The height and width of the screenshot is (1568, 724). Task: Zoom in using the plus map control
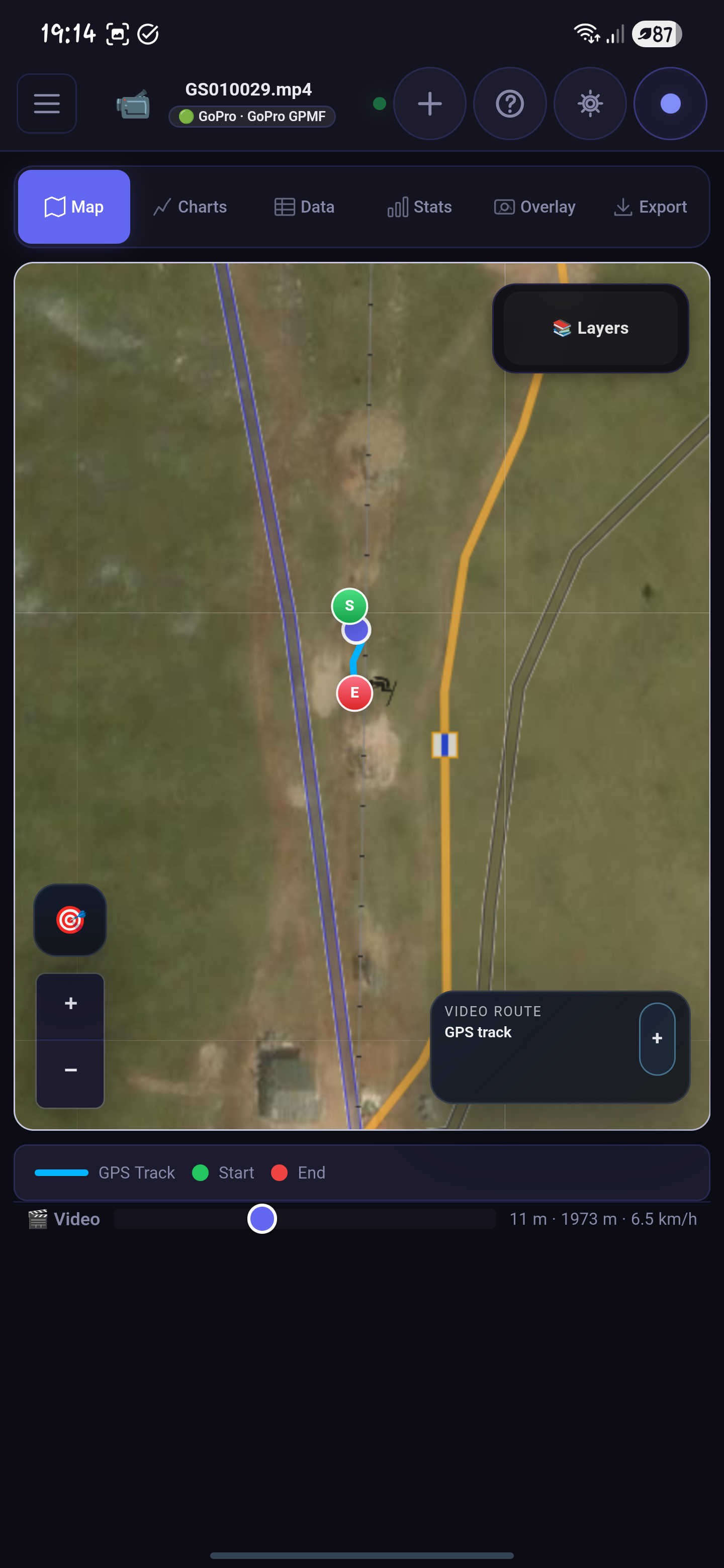[x=70, y=1004]
